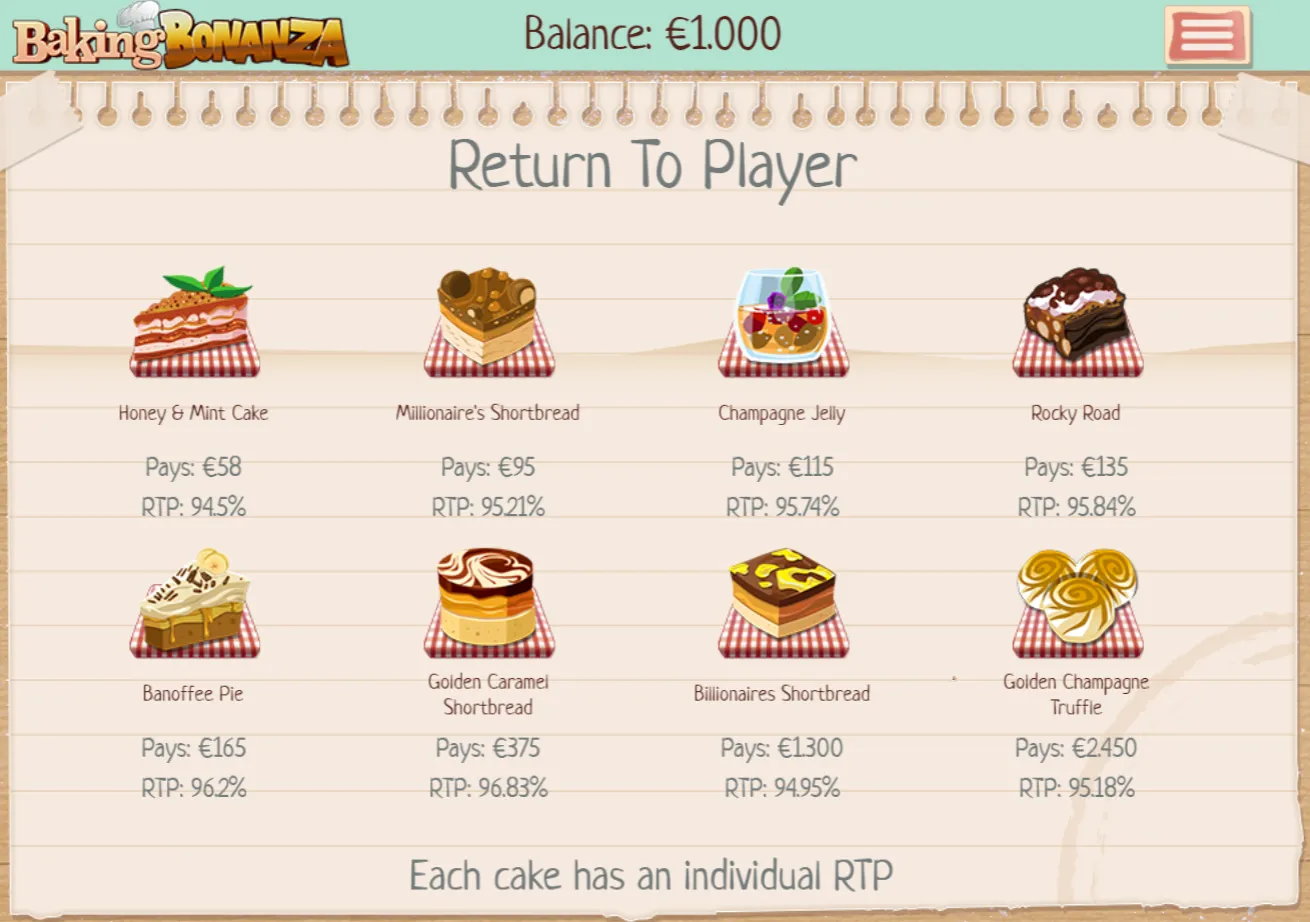Viewport: 1310px width, 922px height.
Task: Click the Pays €135 text under Rocky Road
Action: (x=1077, y=467)
